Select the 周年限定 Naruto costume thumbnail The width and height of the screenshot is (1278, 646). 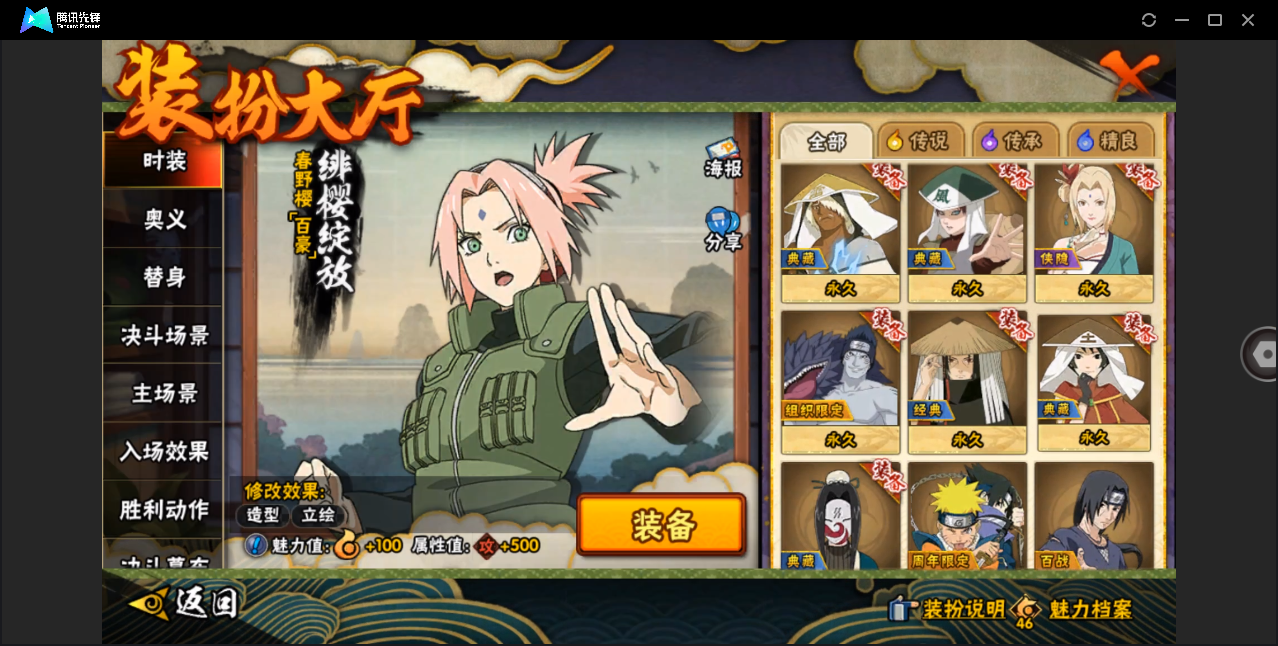tap(967, 515)
